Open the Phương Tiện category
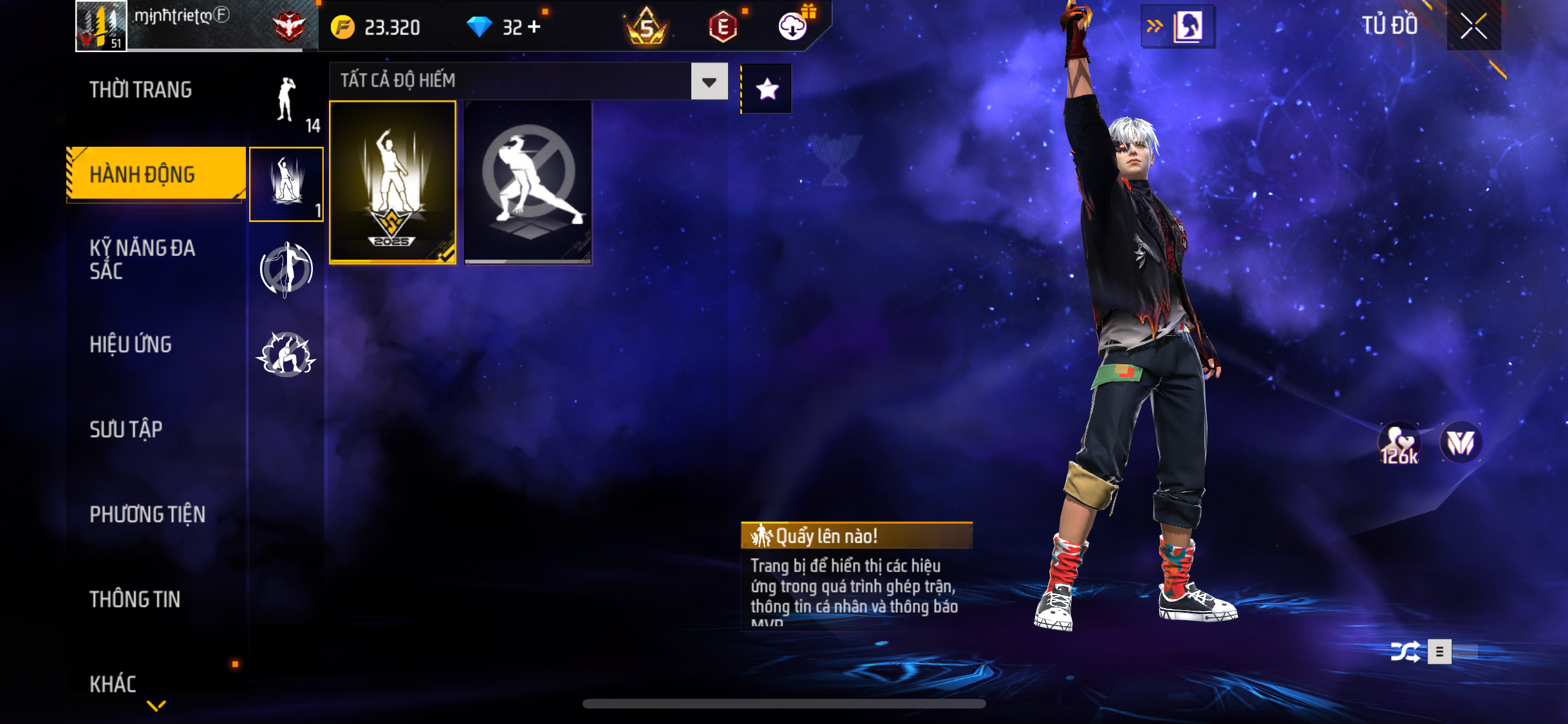Viewport: 1568px width, 724px height. click(147, 514)
